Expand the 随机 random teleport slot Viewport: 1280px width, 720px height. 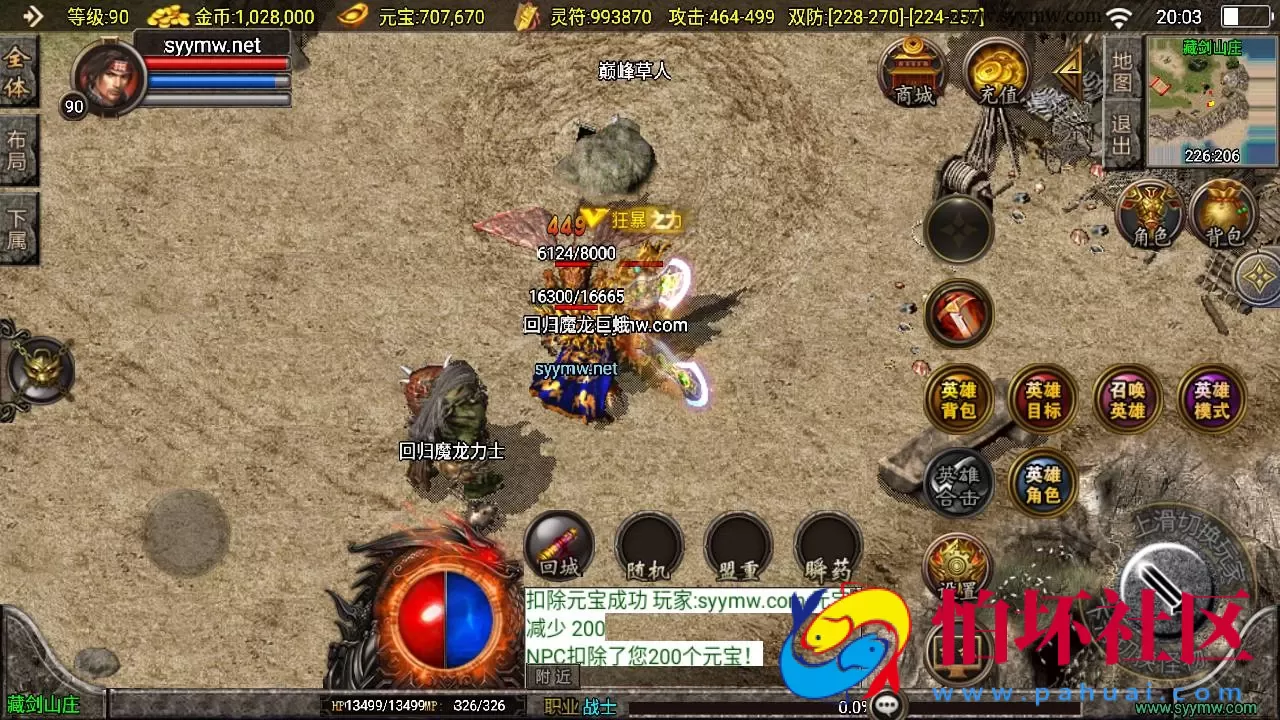tap(648, 545)
